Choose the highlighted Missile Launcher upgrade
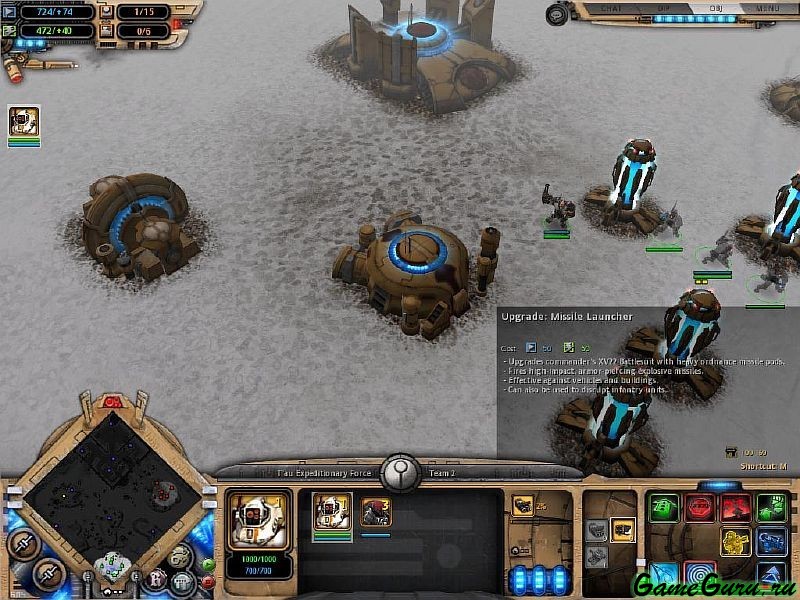800x600 pixels. (x=623, y=529)
